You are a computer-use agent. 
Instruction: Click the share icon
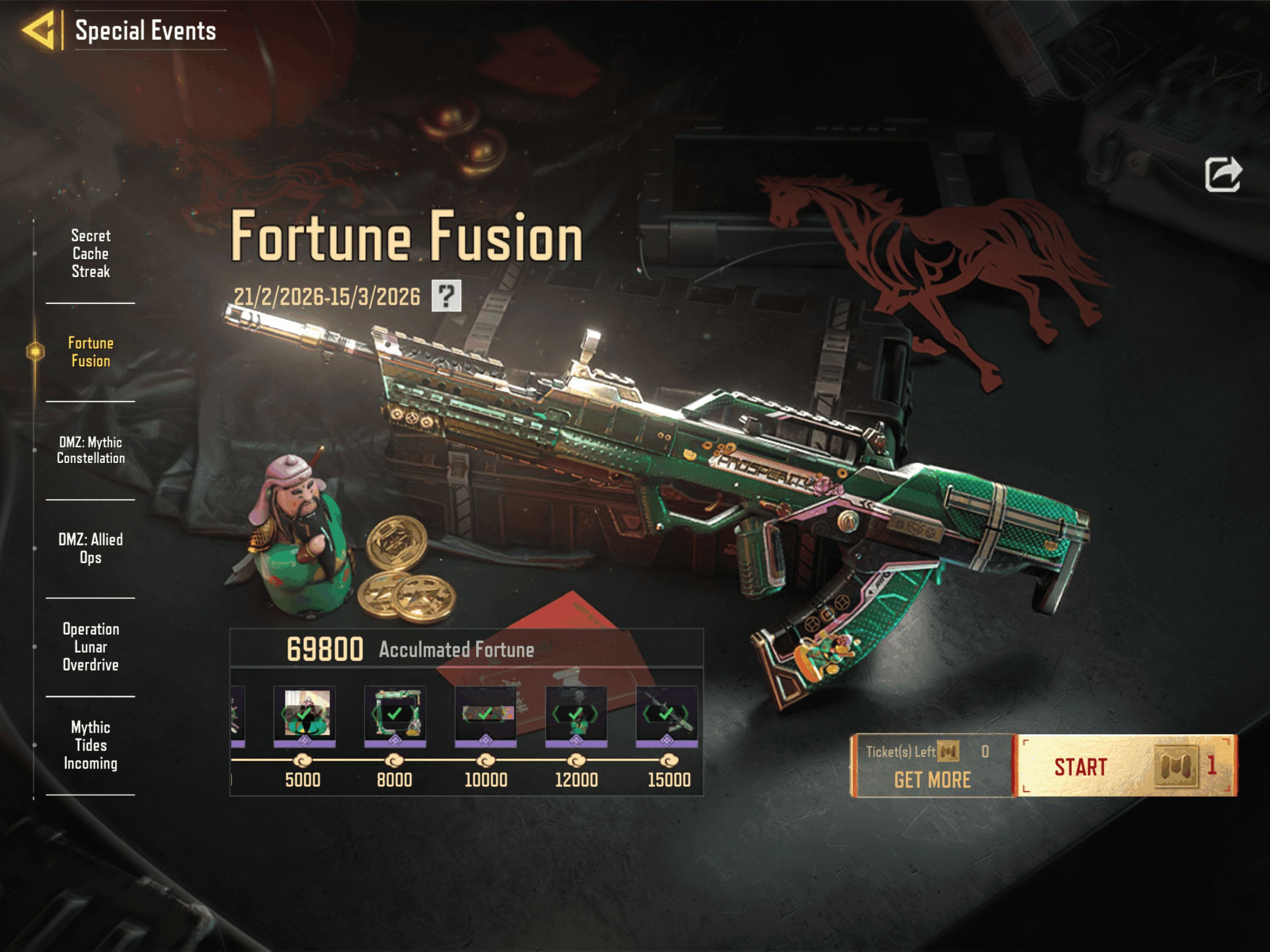click(x=1222, y=175)
